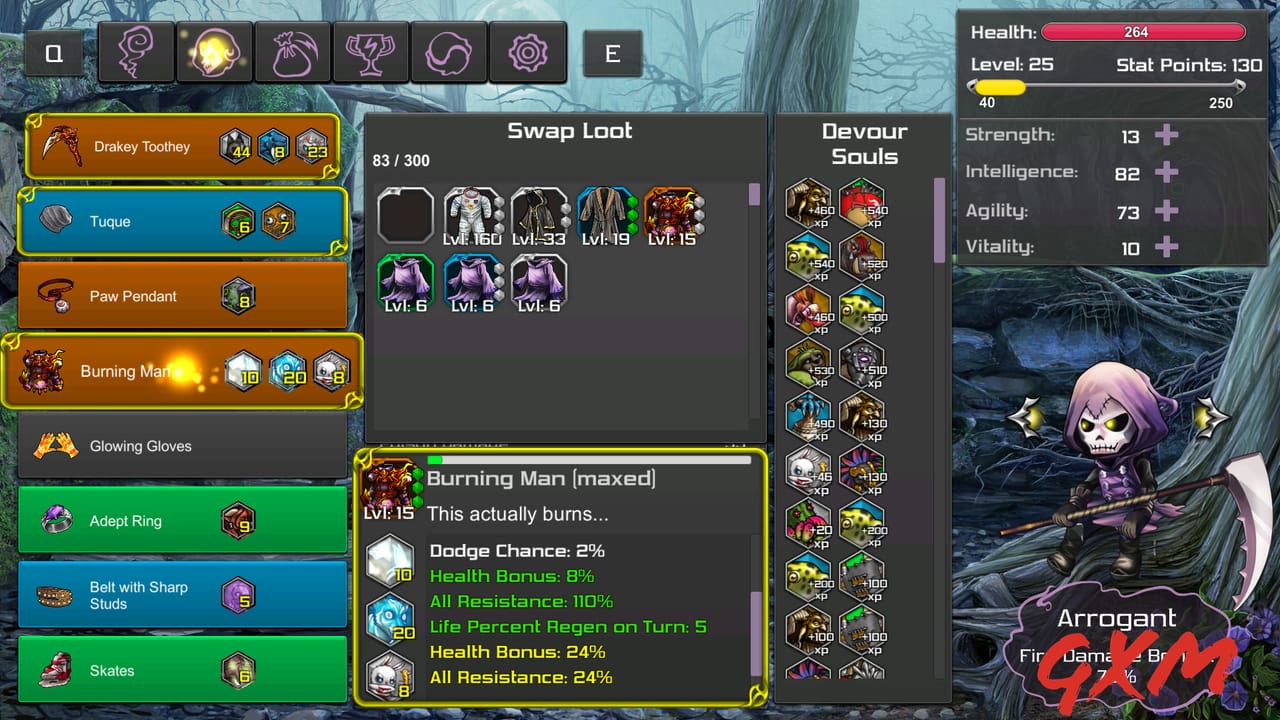Screen dimensions: 1280x720
Task: Open the loot bag inventory icon
Action: pos(293,51)
